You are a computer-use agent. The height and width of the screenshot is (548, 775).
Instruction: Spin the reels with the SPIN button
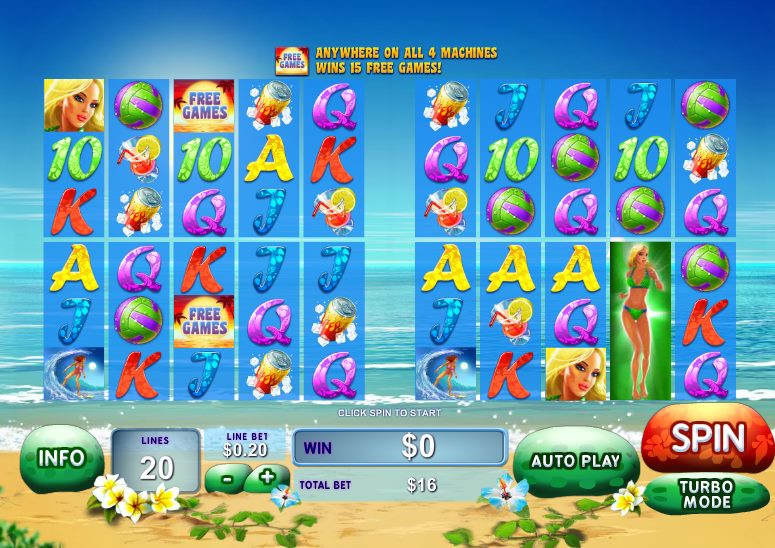(x=708, y=438)
